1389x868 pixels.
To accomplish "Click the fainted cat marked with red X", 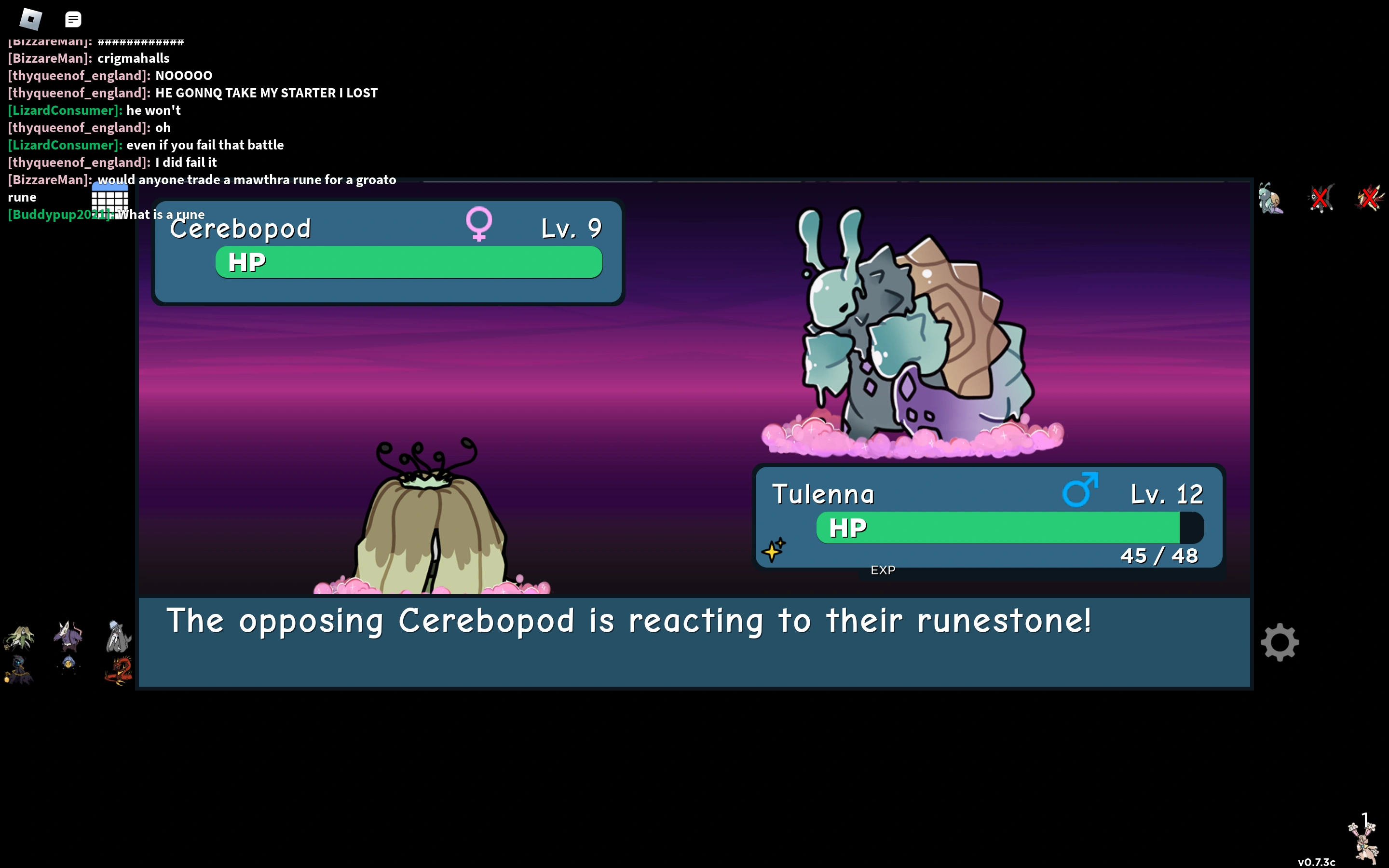I will pyautogui.click(x=1320, y=198).
